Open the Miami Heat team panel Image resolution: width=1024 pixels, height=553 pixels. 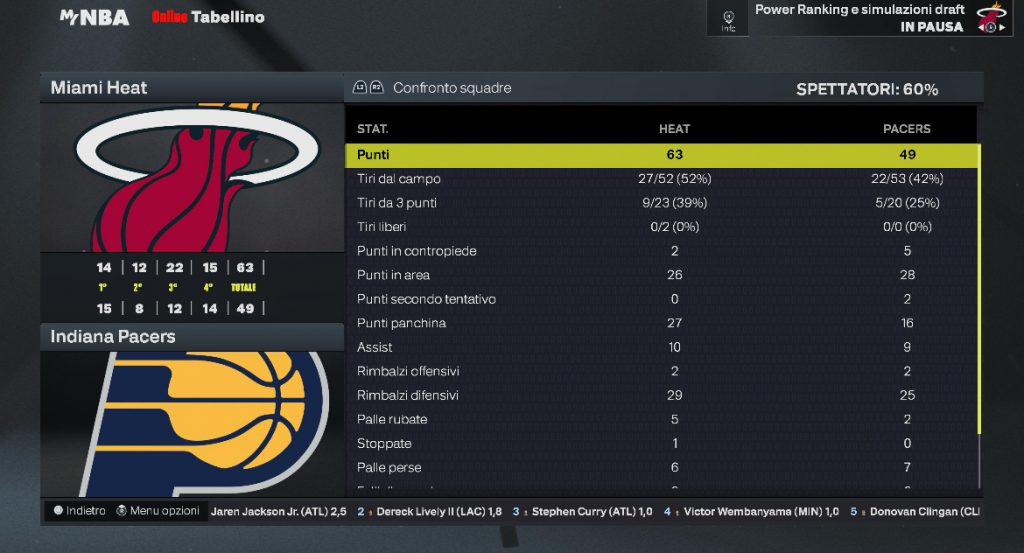click(x=192, y=88)
